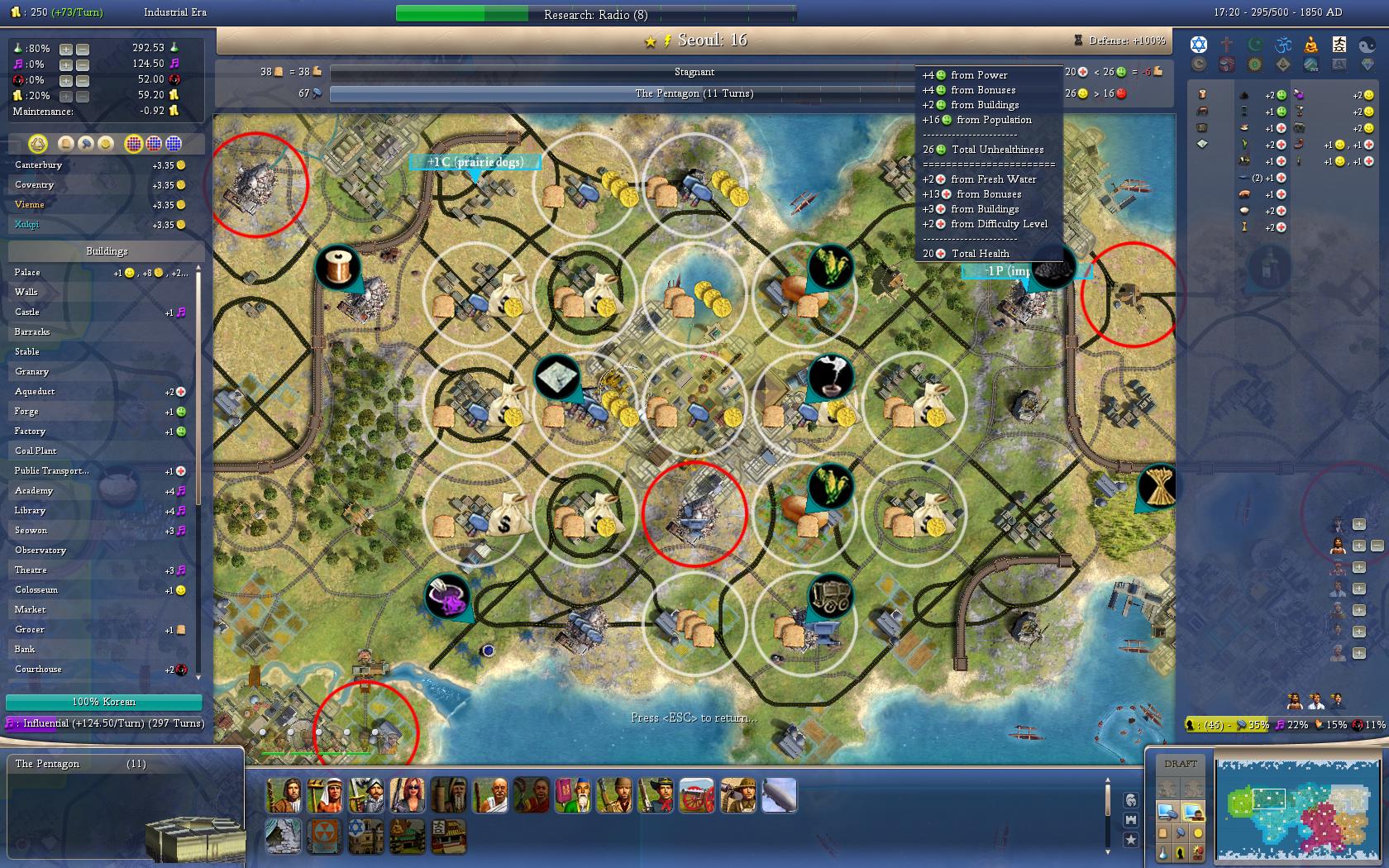The height and width of the screenshot is (868, 1389).
Task: Emphasize food with the bread button
Action: tap(1163, 832)
